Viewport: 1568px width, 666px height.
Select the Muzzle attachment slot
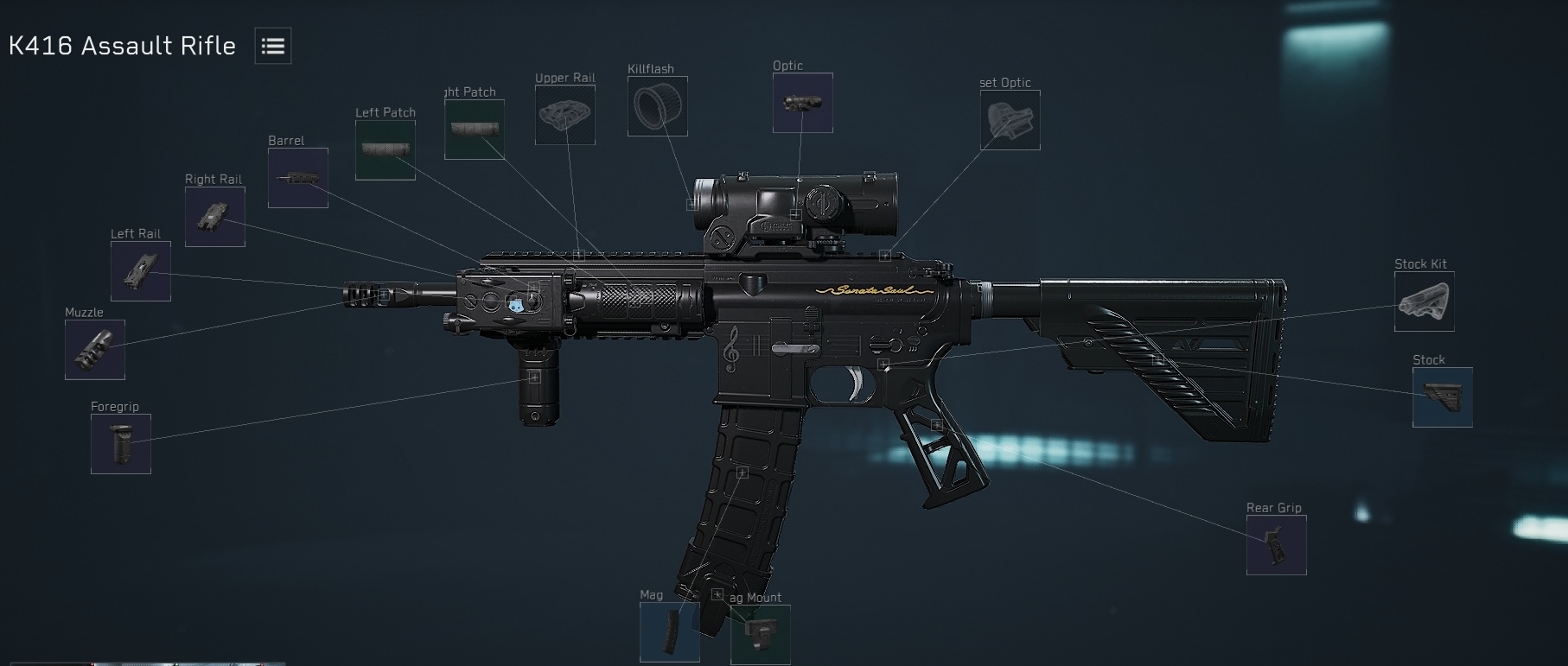point(93,349)
